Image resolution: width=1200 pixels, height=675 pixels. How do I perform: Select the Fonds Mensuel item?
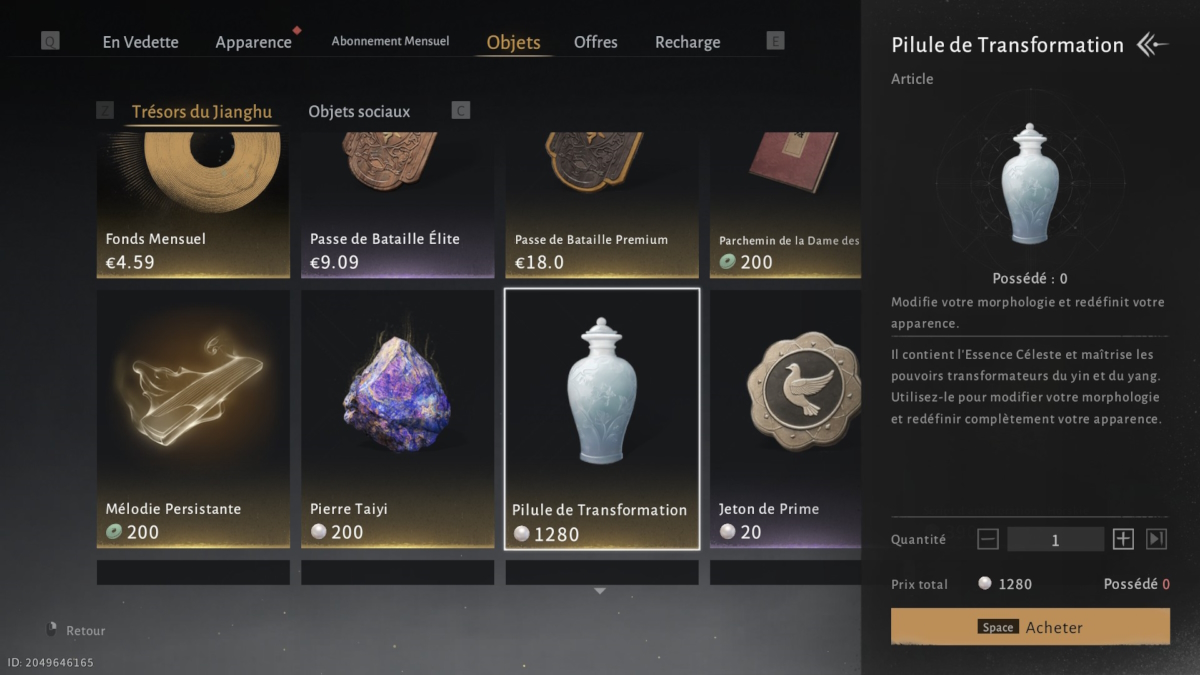click(193, 205)
